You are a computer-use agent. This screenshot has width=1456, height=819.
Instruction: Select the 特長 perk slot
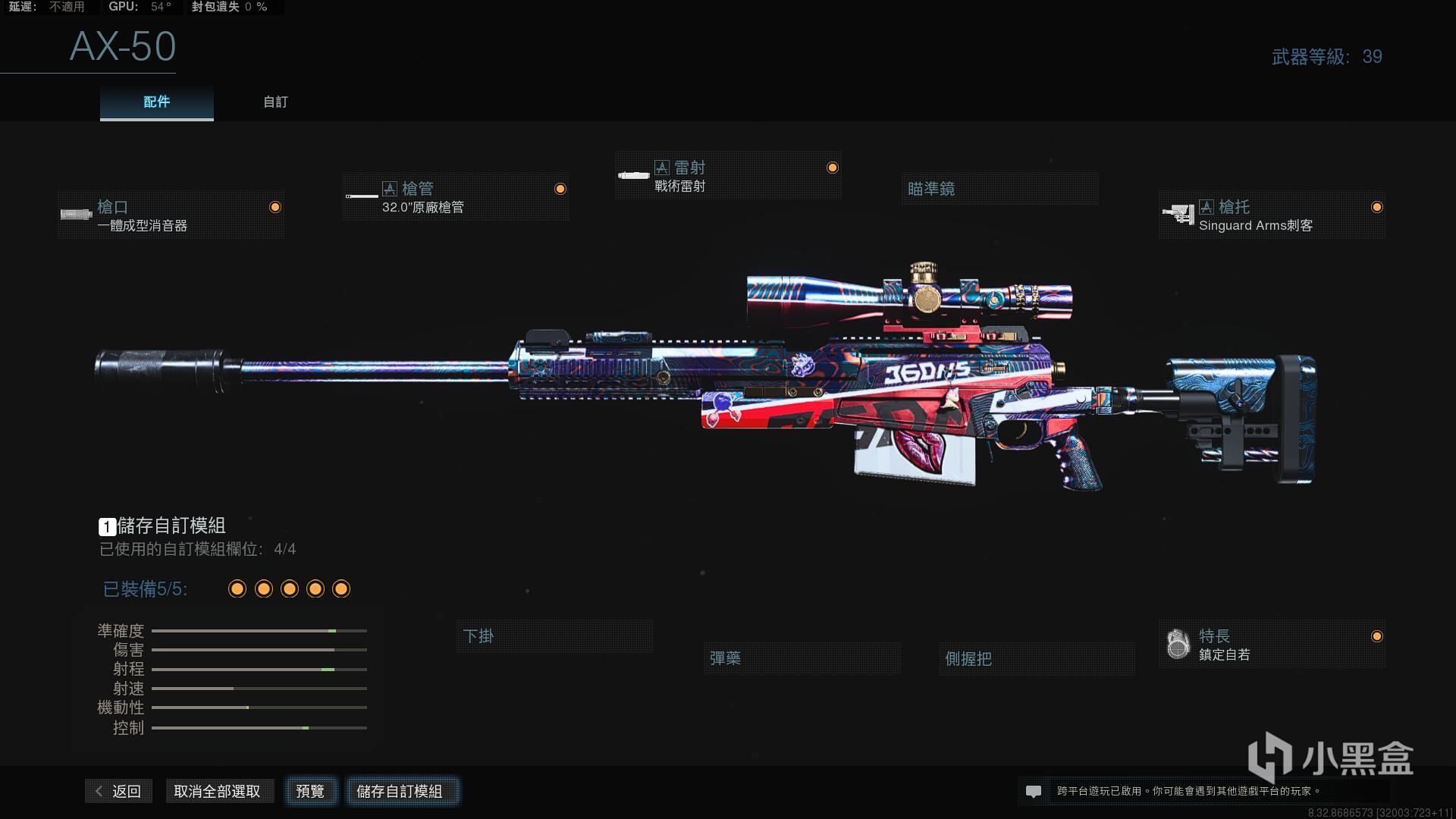[x=1272, y=645]
